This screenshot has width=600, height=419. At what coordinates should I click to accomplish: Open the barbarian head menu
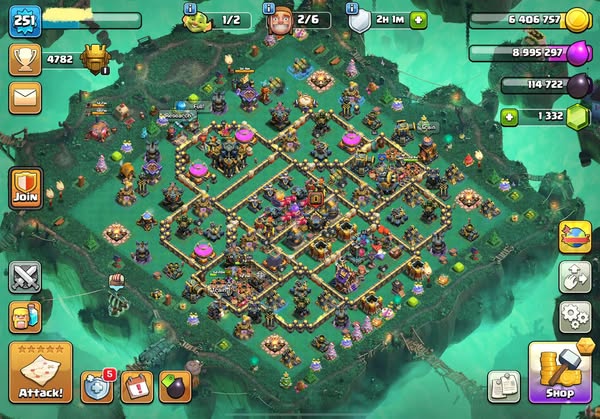click(24, 318)
